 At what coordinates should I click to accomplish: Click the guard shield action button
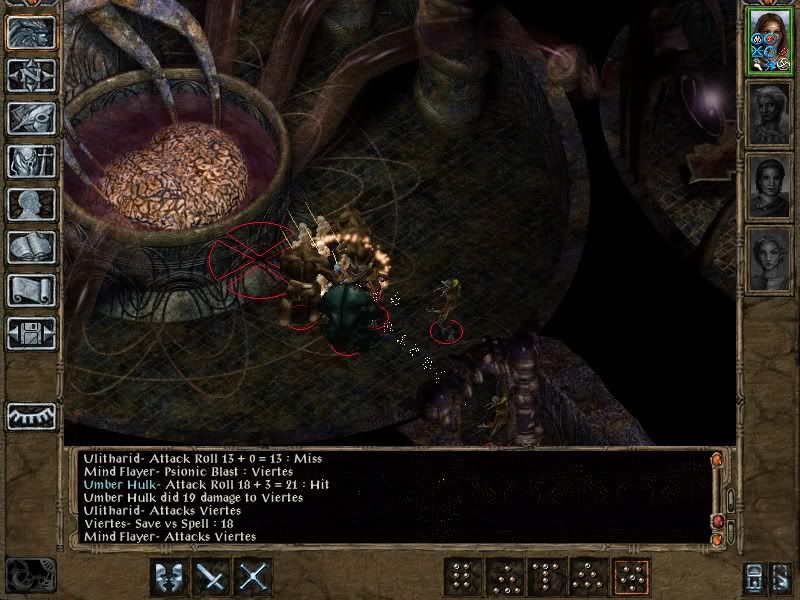[x=168, y=577]
